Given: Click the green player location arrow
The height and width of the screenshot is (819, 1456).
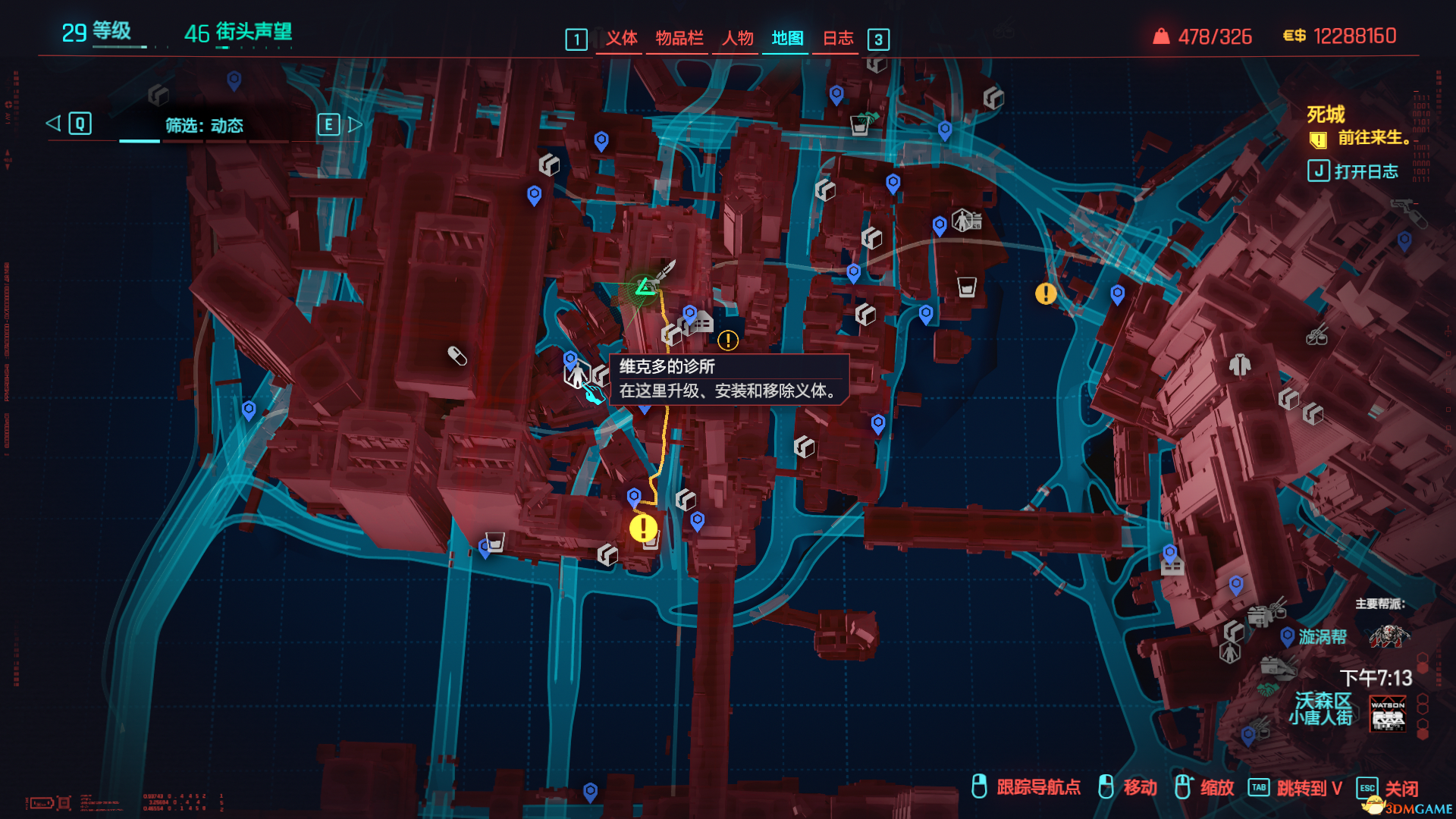Looking at the screenshot, I should pyautogui.click(x=645, y=287).
